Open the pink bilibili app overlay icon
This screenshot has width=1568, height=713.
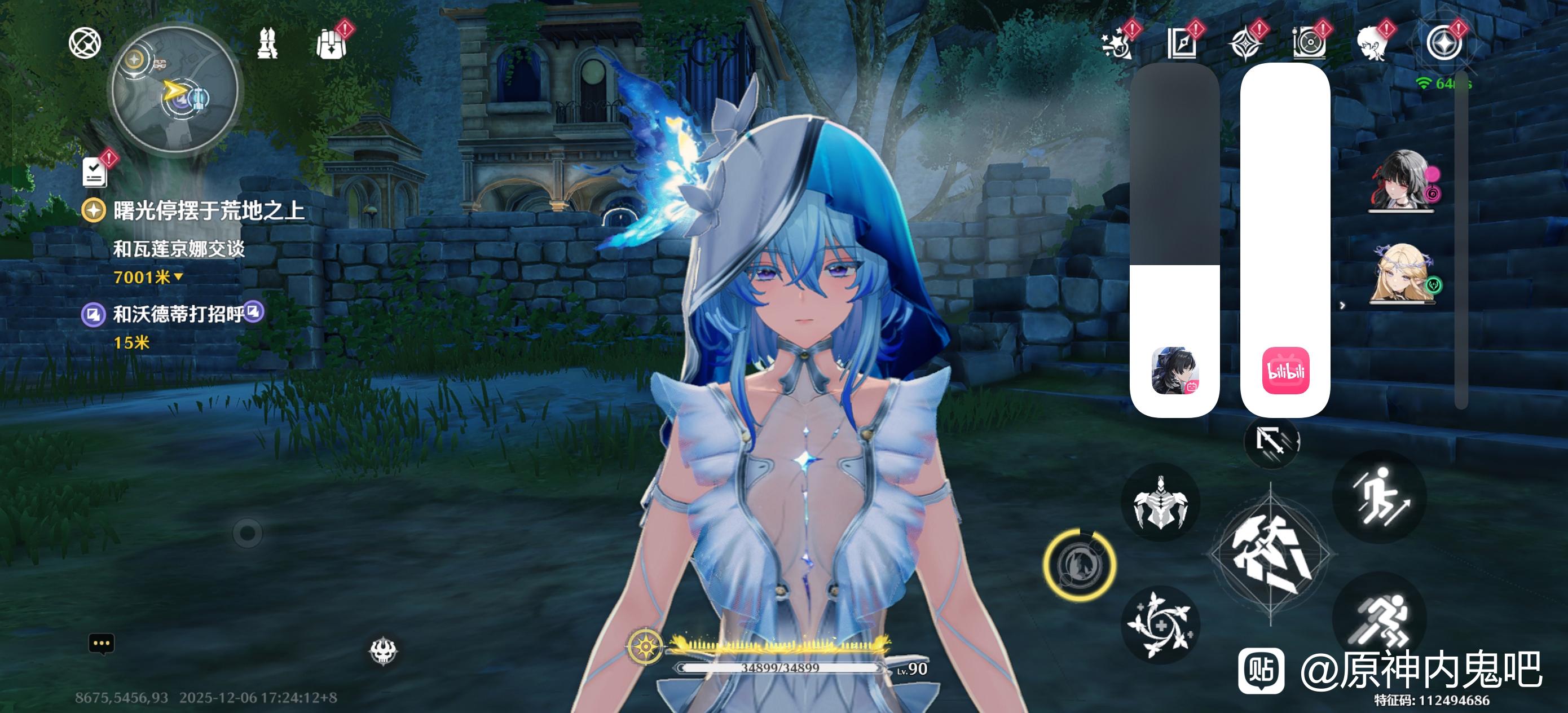(x=1285, y=371)
